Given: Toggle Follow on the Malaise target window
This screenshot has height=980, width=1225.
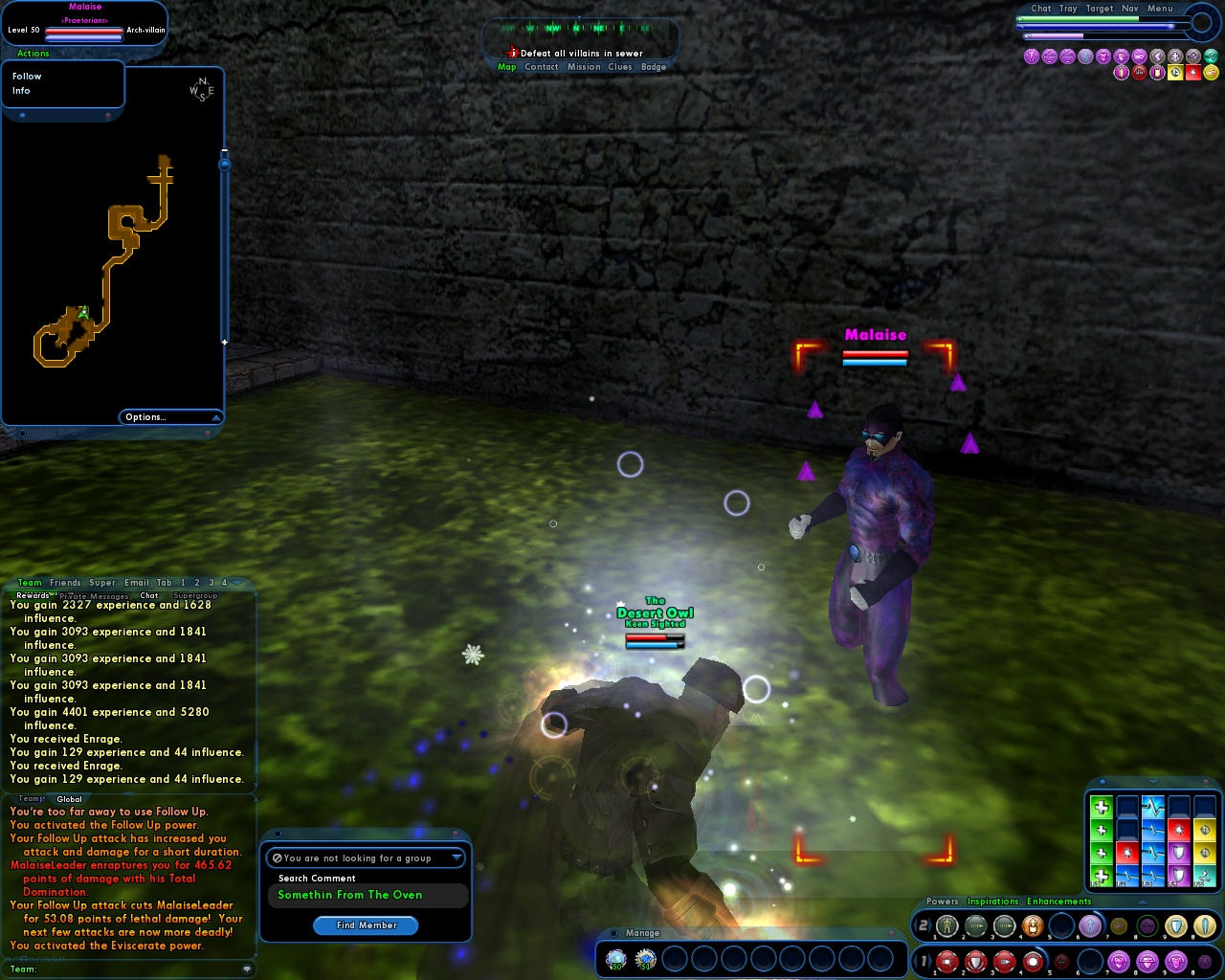Looking at the screenshot, I should 26,76.
